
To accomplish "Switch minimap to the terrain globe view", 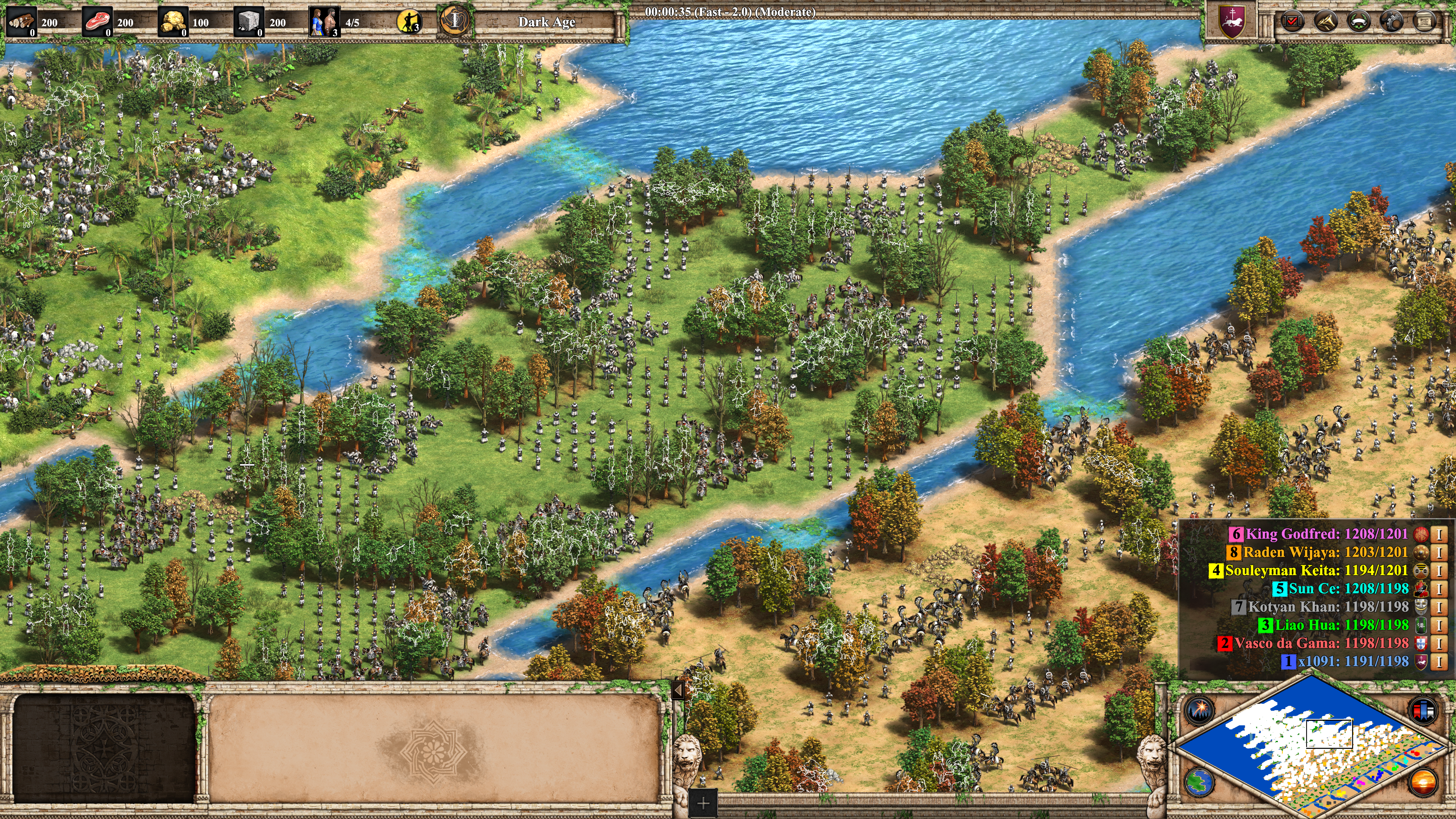I will (1198, 782).
